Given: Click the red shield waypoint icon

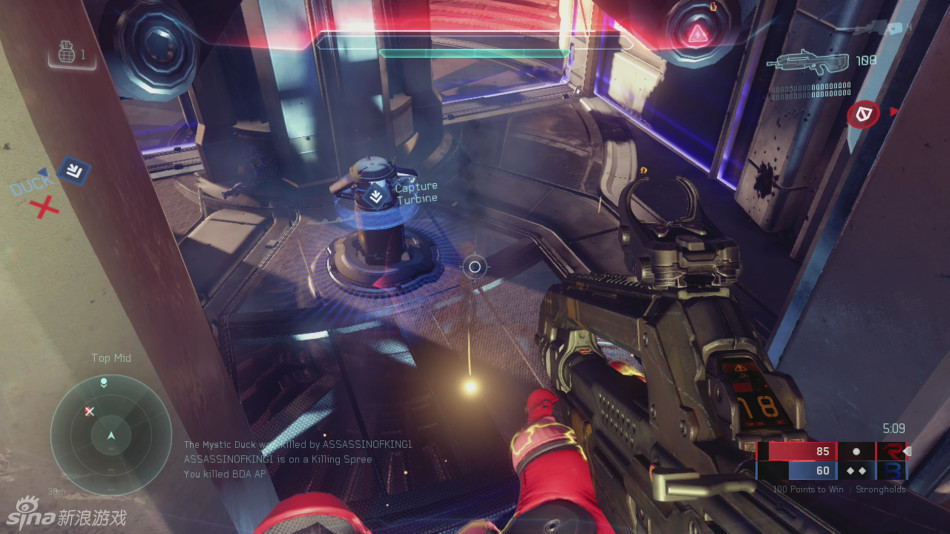Looking at the screenshot, I should coord(860,116).
